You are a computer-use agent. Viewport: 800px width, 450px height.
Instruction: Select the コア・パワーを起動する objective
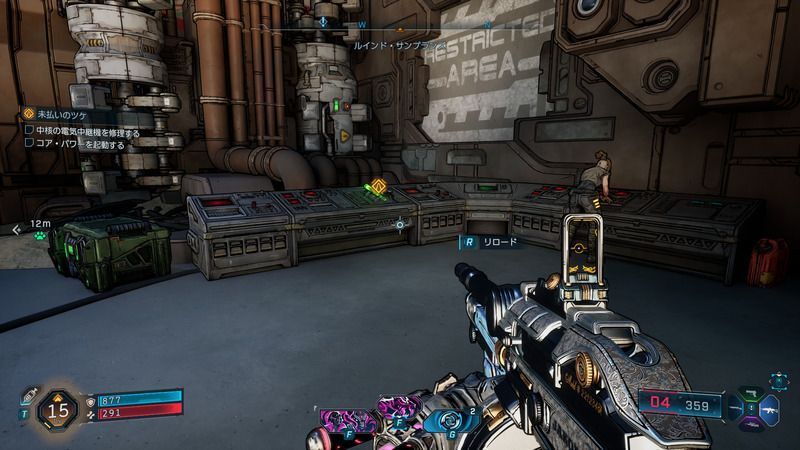[76, 144]
